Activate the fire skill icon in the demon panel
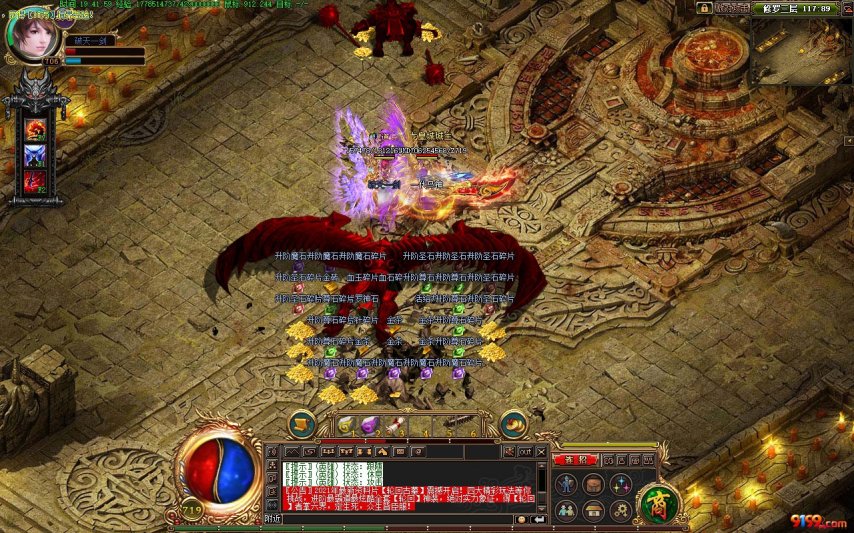854x533 pixels. [x=35, y=129]
